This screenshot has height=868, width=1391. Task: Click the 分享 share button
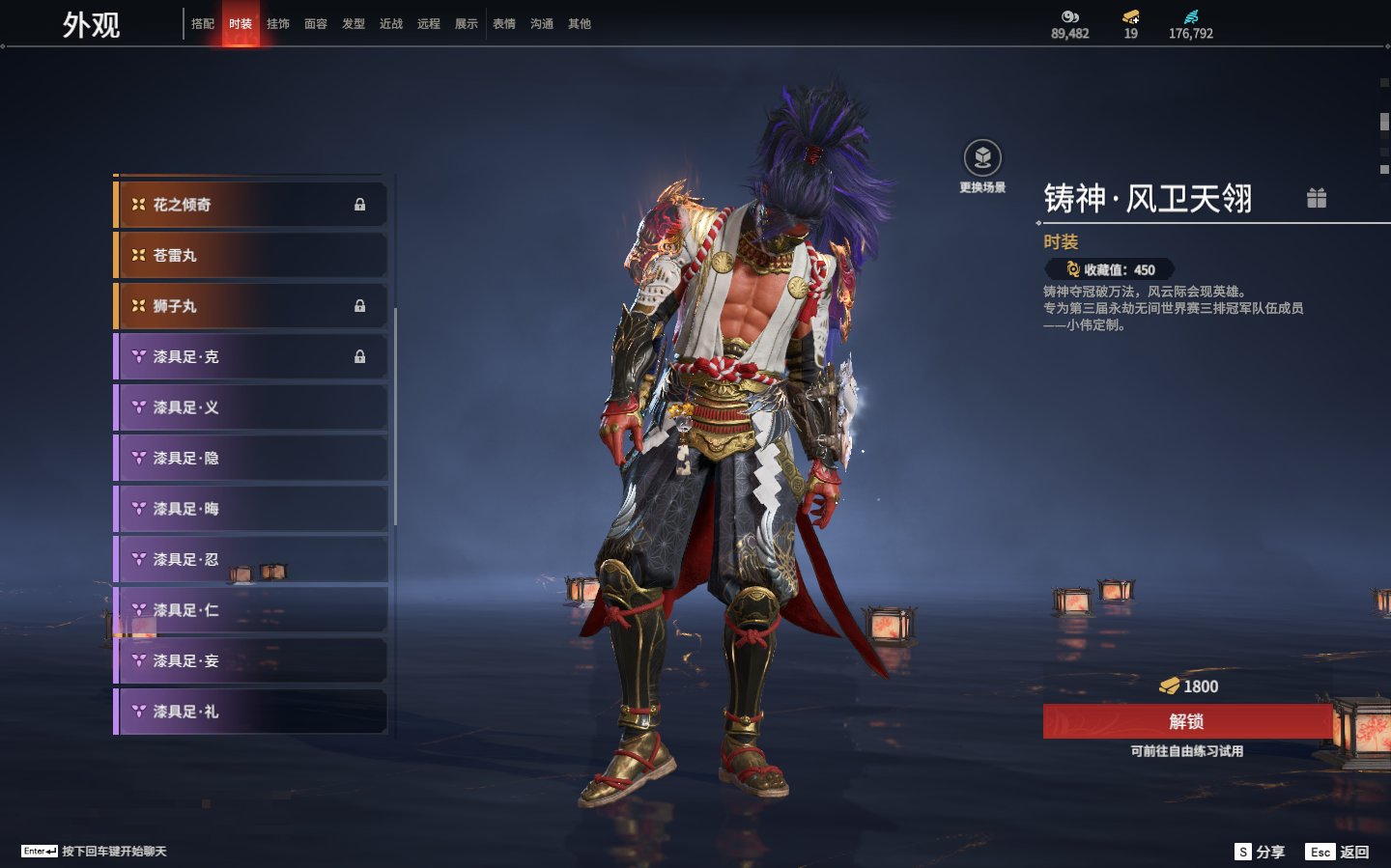click(1260, 852)
